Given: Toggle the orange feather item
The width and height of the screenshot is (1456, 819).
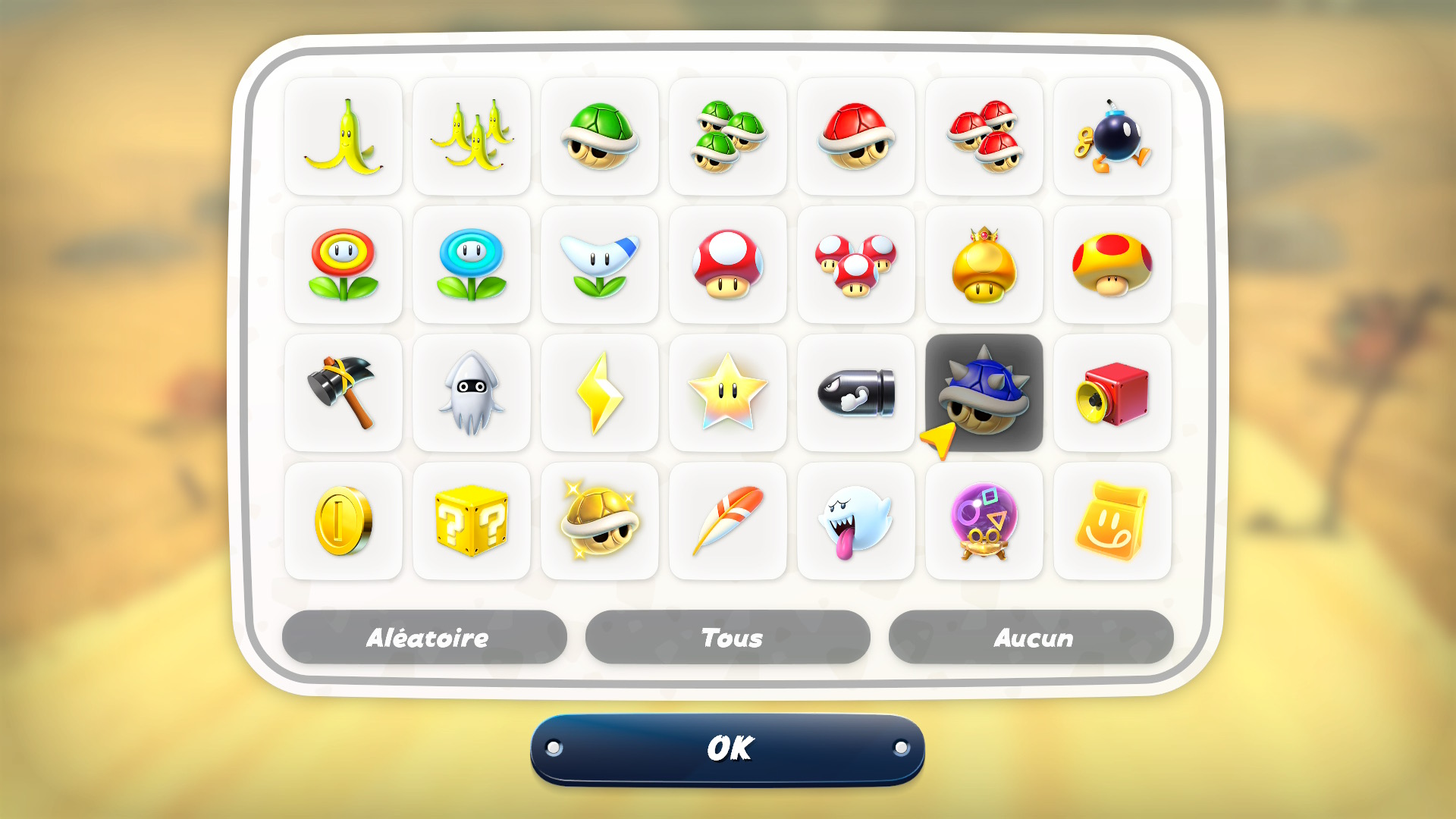Looking at the screenshot, I should pyautogui.click(x=728, y=521).
